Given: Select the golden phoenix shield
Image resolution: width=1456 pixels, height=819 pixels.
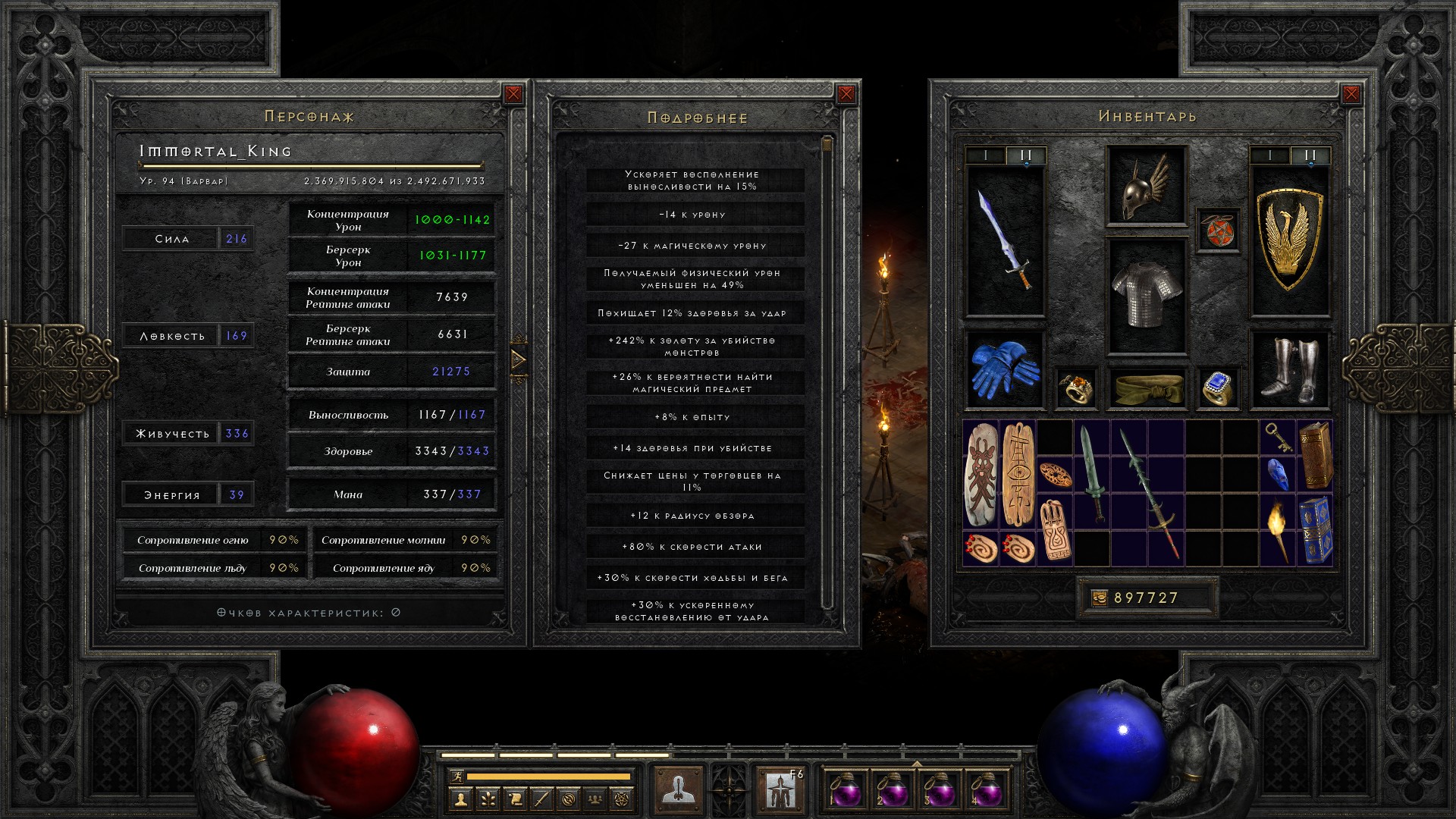Looking at the screenshot, I should point(1289,240).
